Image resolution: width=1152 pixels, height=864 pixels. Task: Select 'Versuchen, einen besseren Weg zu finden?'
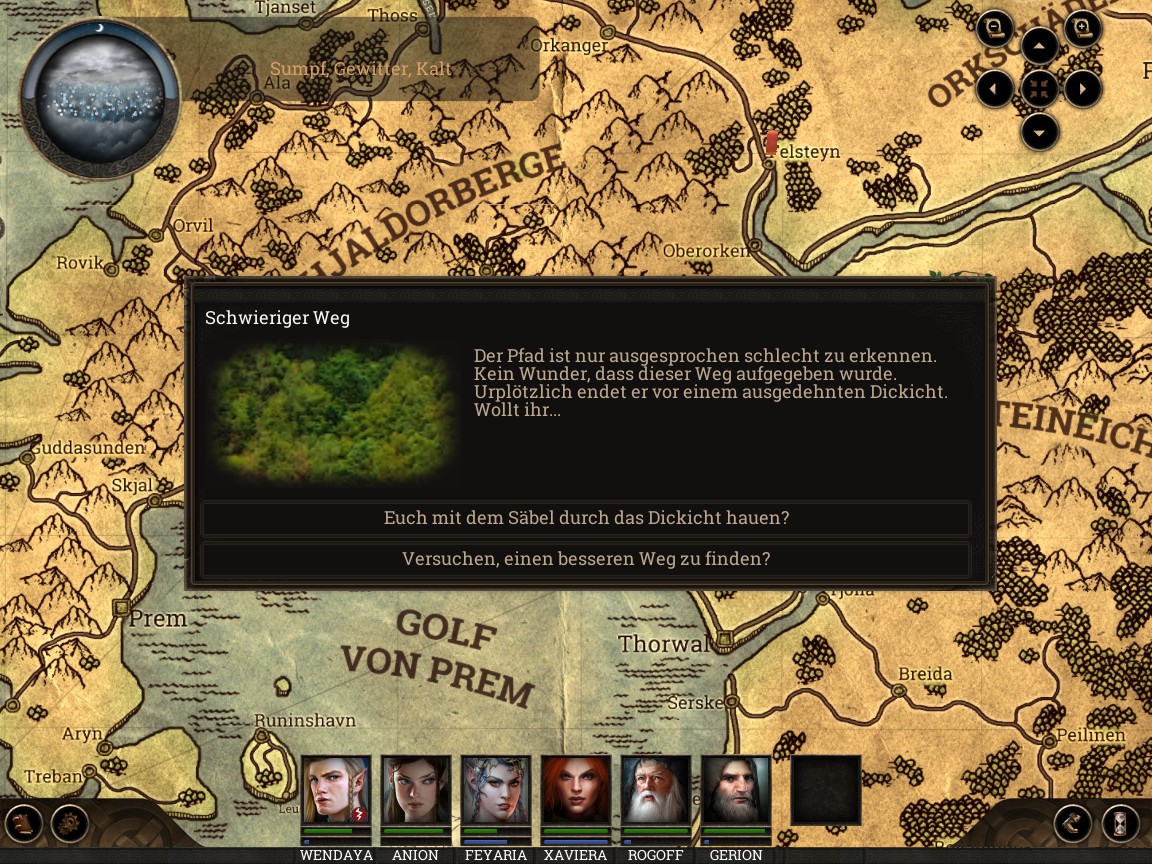pos(586,559)
